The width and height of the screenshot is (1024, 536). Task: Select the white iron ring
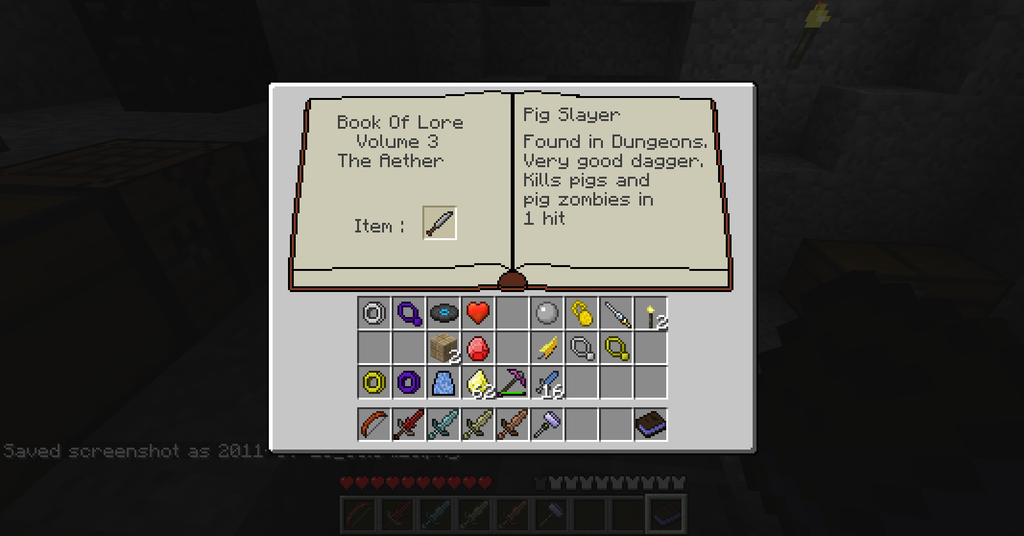click(374, 314)
